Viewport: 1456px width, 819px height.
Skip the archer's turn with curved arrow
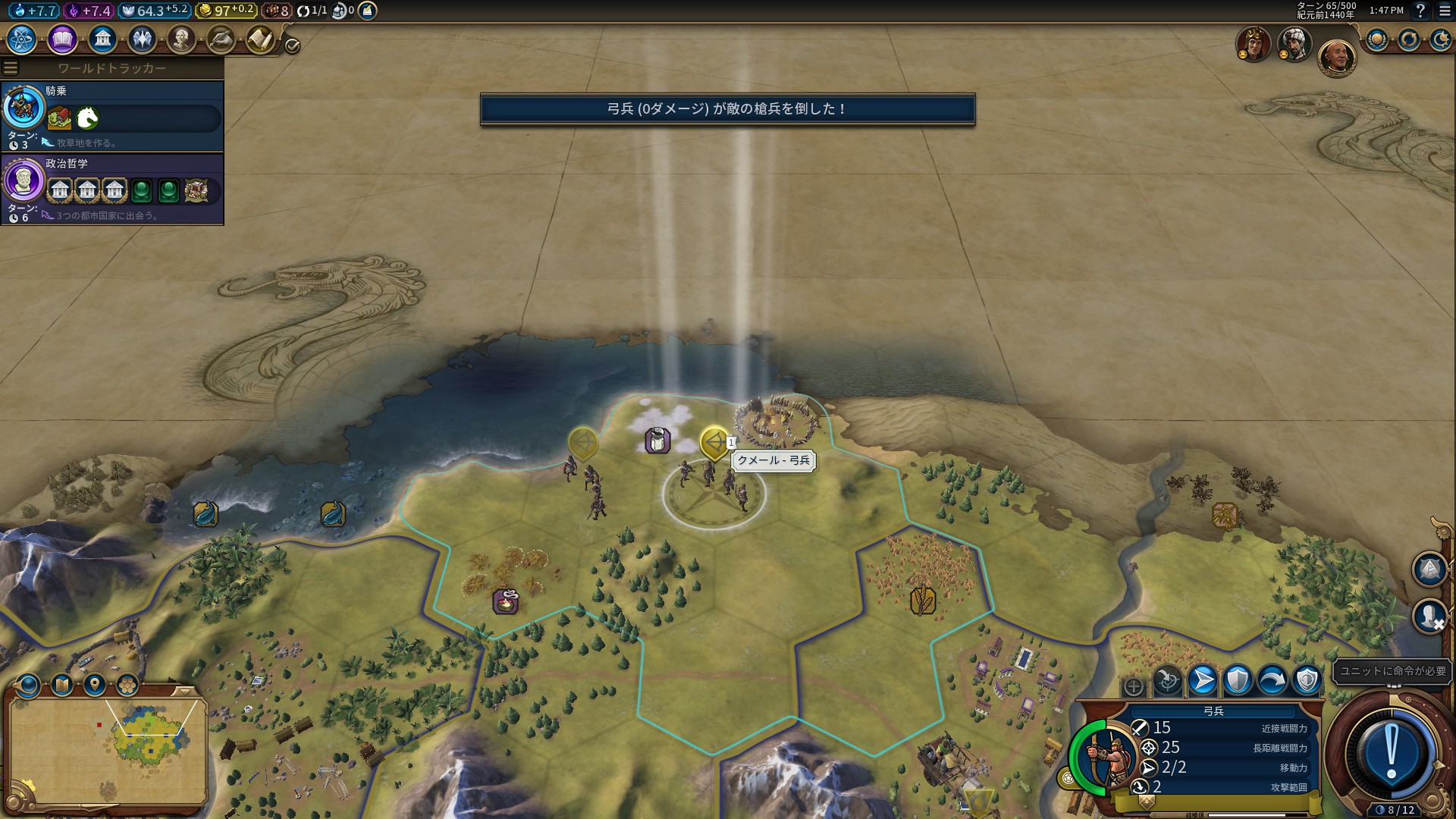coord(1272,680)
